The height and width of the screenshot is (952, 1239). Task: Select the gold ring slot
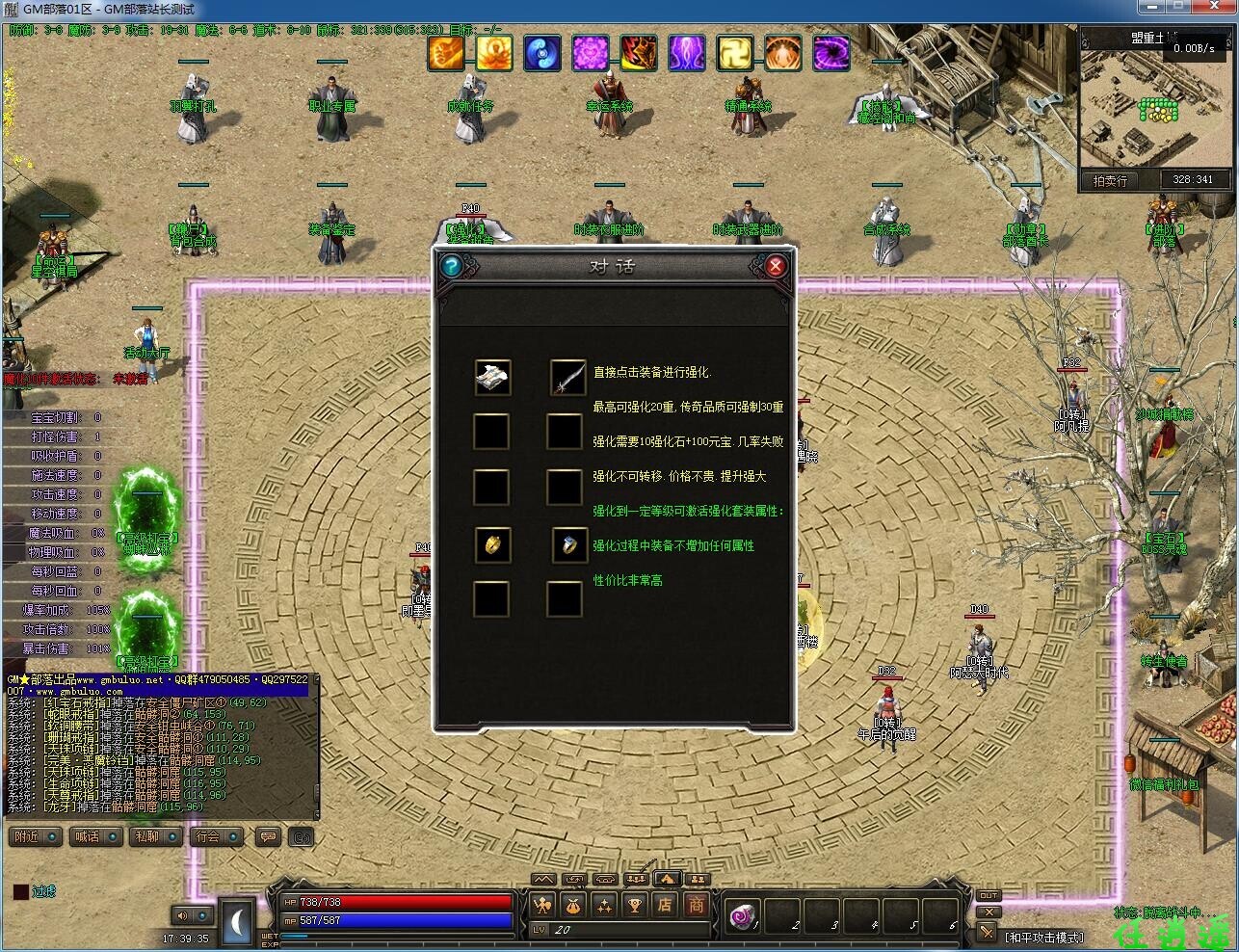pos(492,545)
